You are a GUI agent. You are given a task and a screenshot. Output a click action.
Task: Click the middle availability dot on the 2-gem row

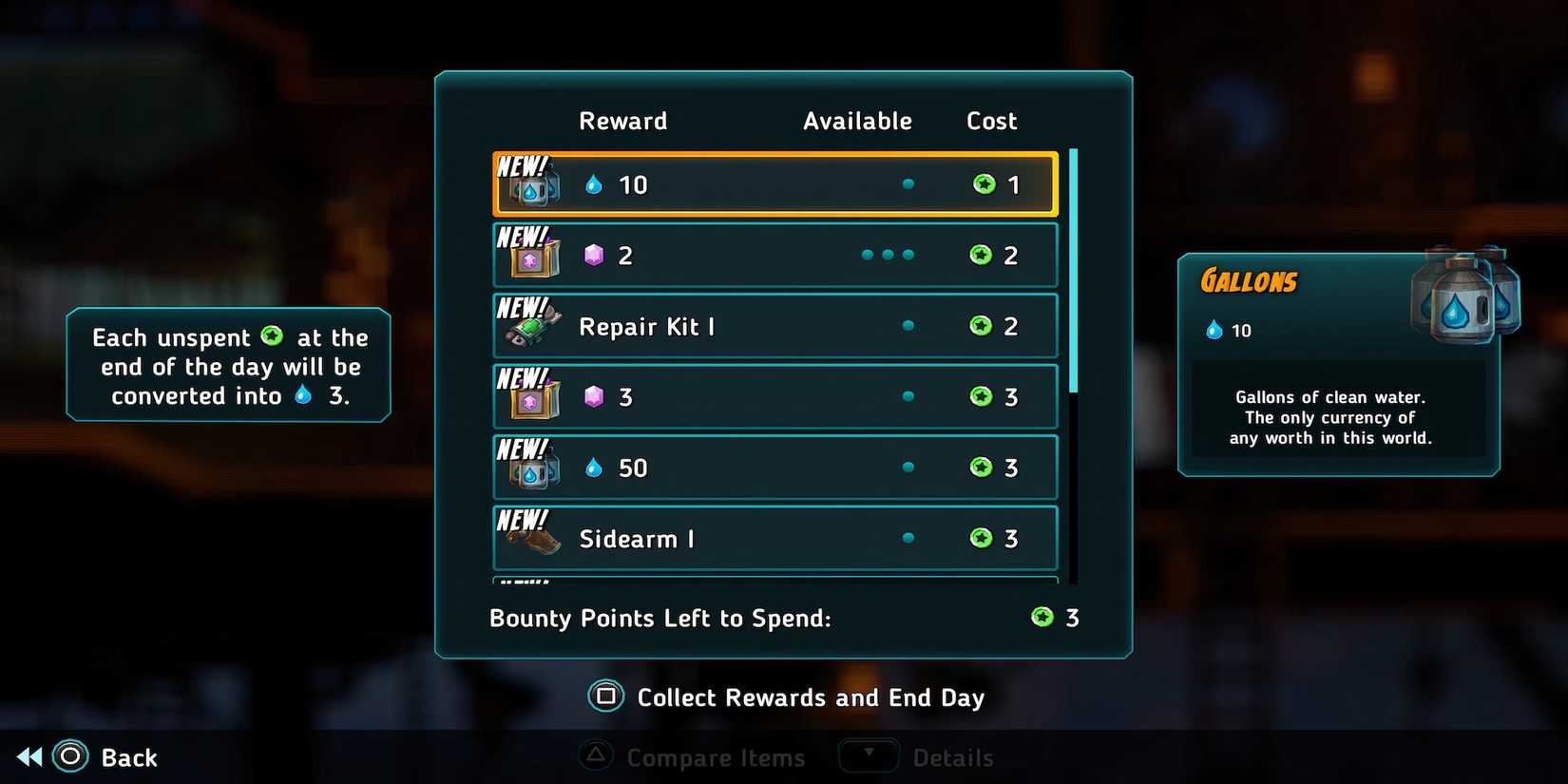(x=889, y=255)
